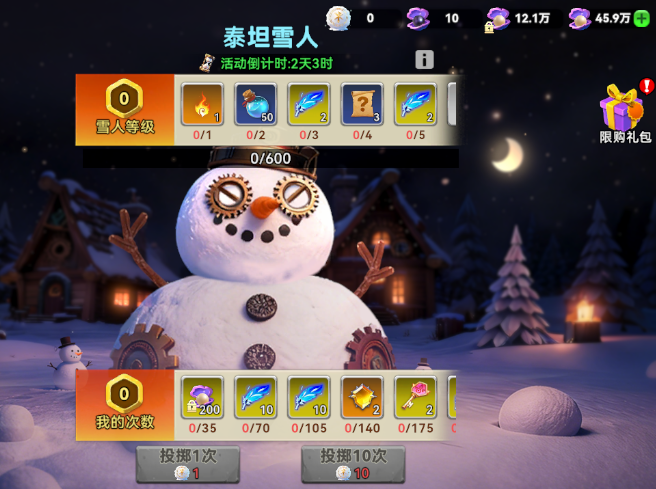This screenshot has width=656, height=489.
Task: Inspect the feather reward marked 0/3
Action: pyautogui.click(x=308, y=104)
